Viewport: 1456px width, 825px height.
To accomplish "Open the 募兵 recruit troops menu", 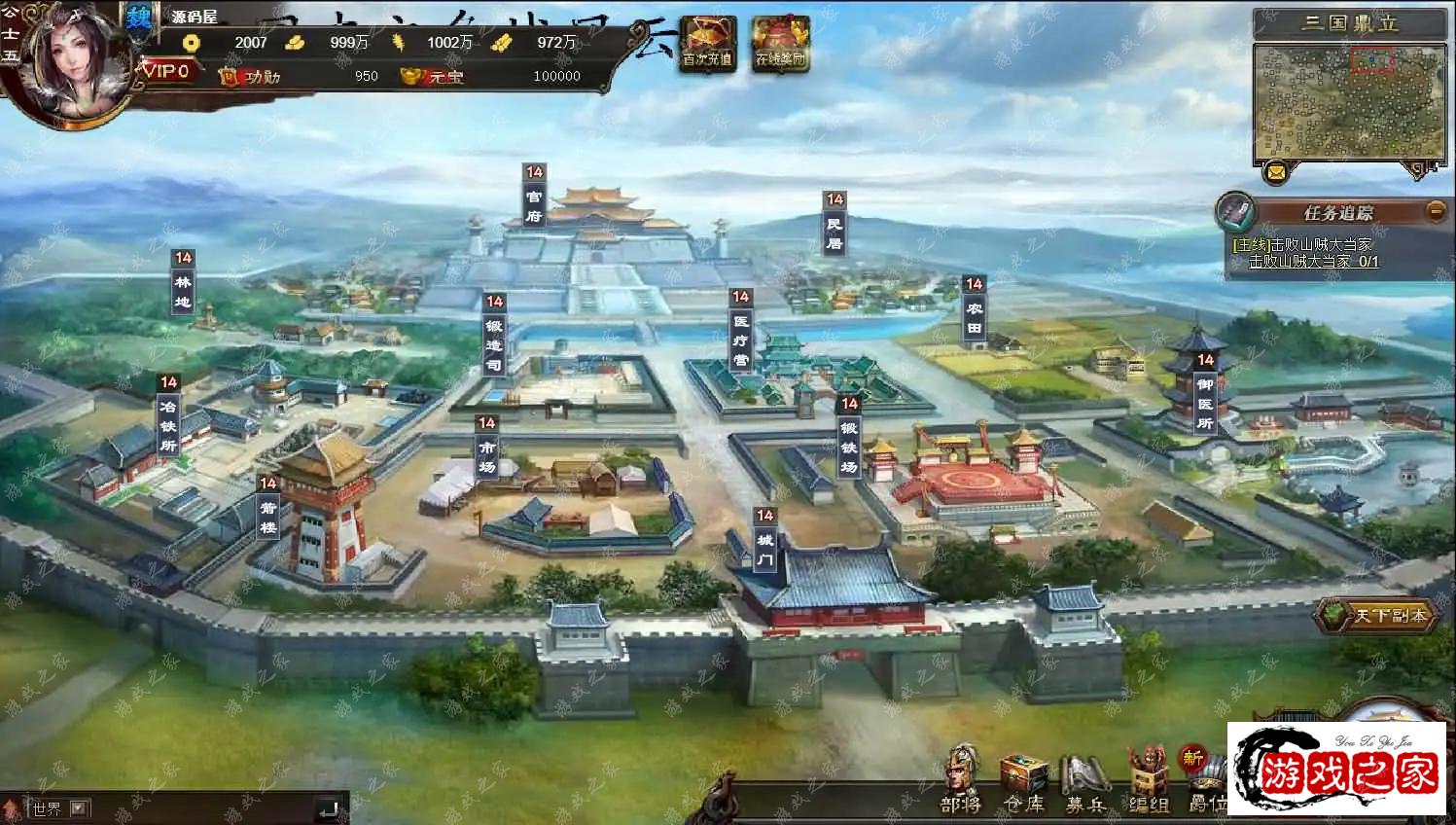I will click(x=1084, y=783).
